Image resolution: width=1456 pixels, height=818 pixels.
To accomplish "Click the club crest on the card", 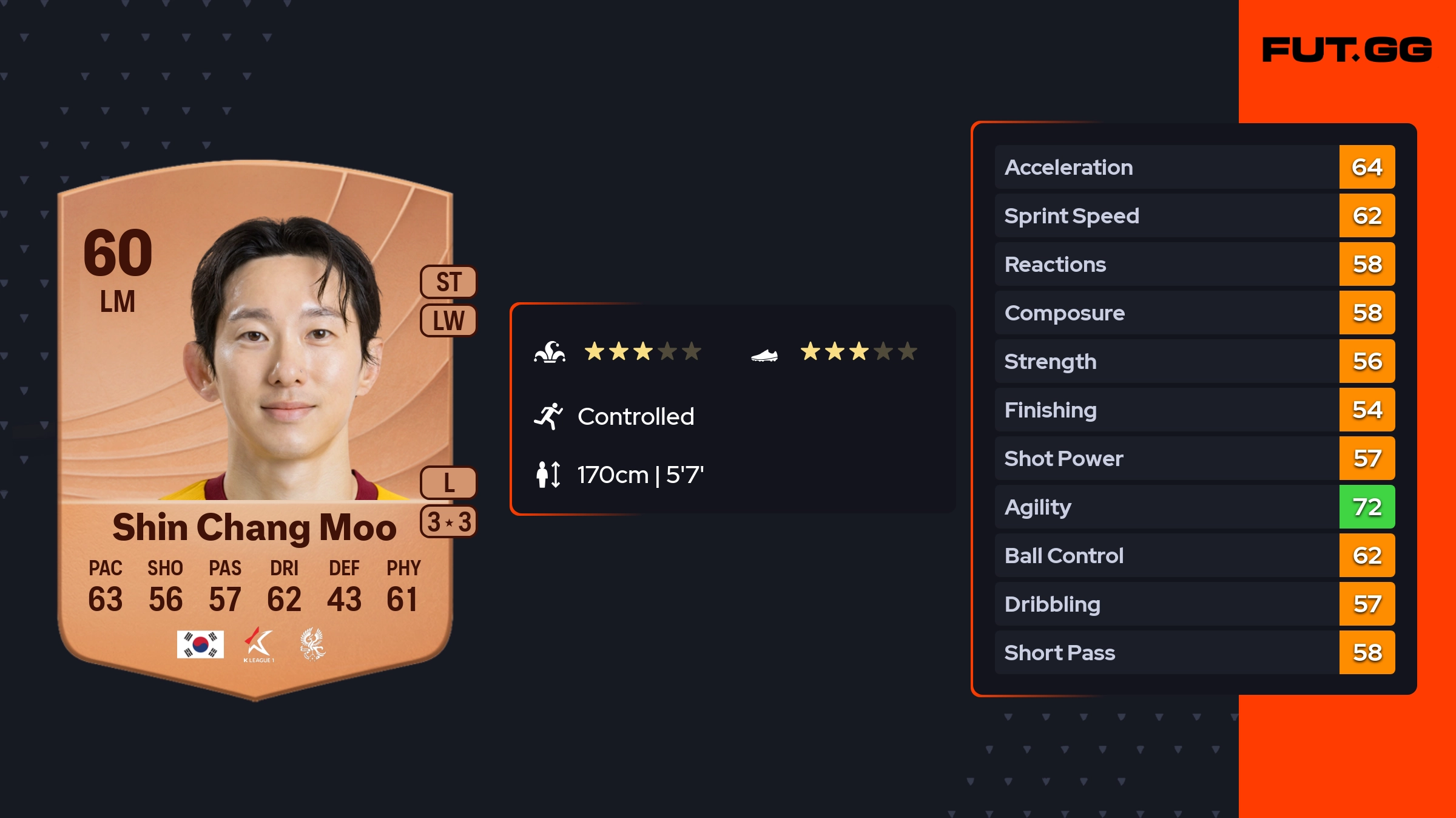I will pyautogui.click(x=313, y=644).
